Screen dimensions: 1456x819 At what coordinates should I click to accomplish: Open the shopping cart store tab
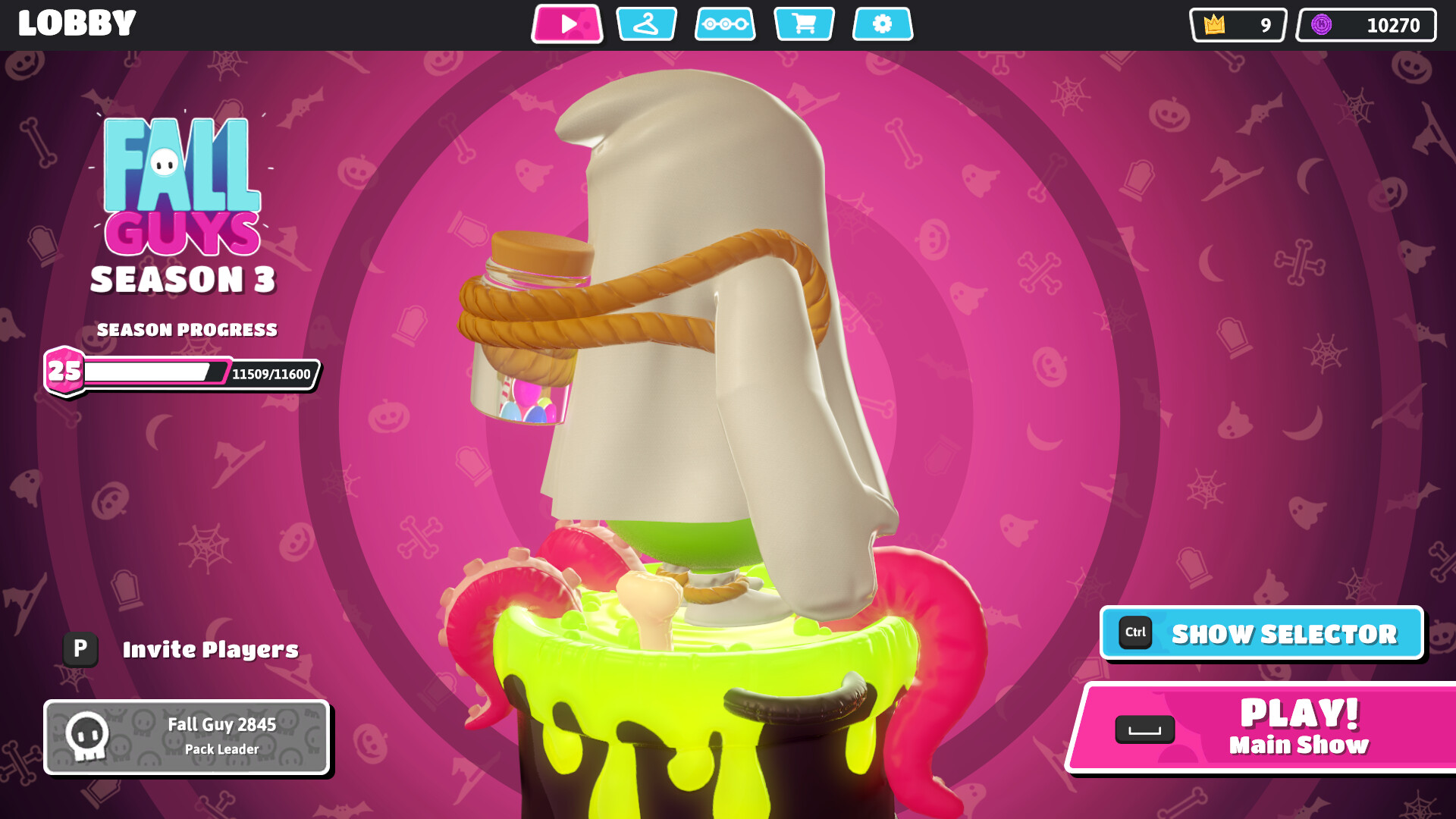(804, 24)
